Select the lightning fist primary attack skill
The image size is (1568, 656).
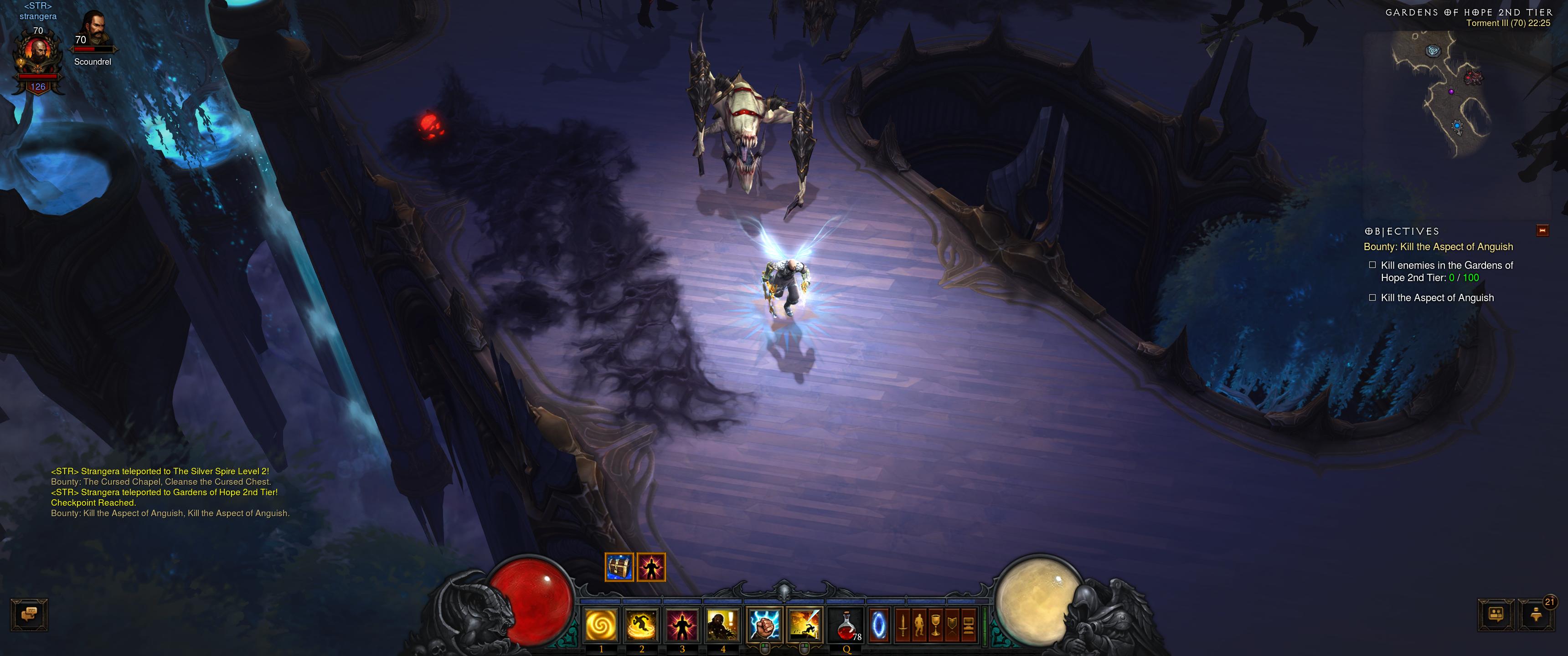click(764, 625)
